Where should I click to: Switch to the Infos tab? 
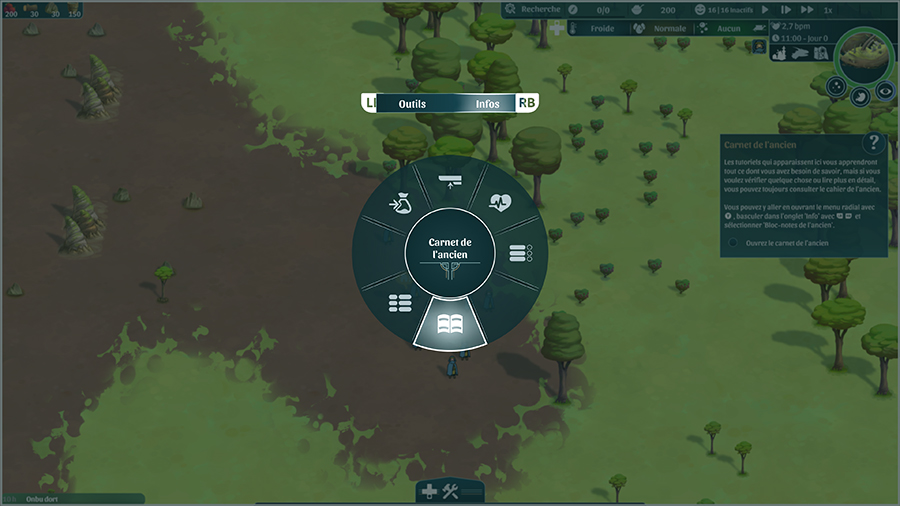click(488, 103)
